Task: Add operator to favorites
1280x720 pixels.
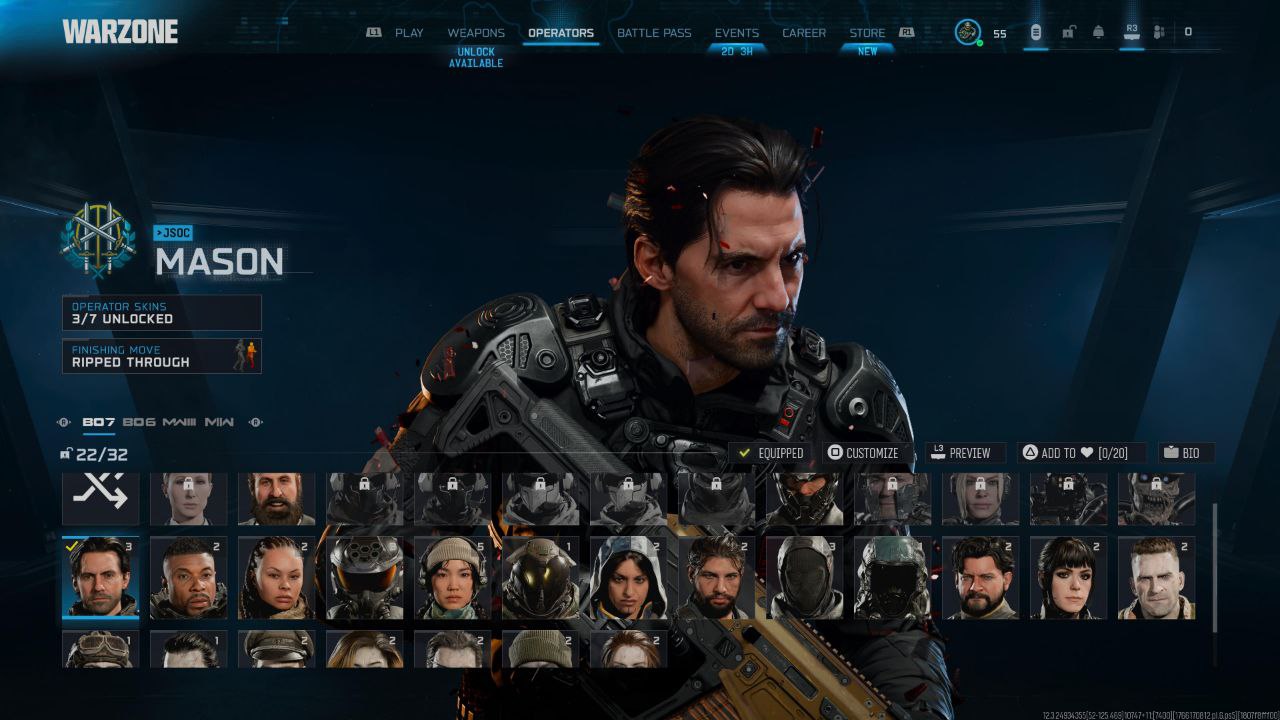Action: coord(1081,453)
